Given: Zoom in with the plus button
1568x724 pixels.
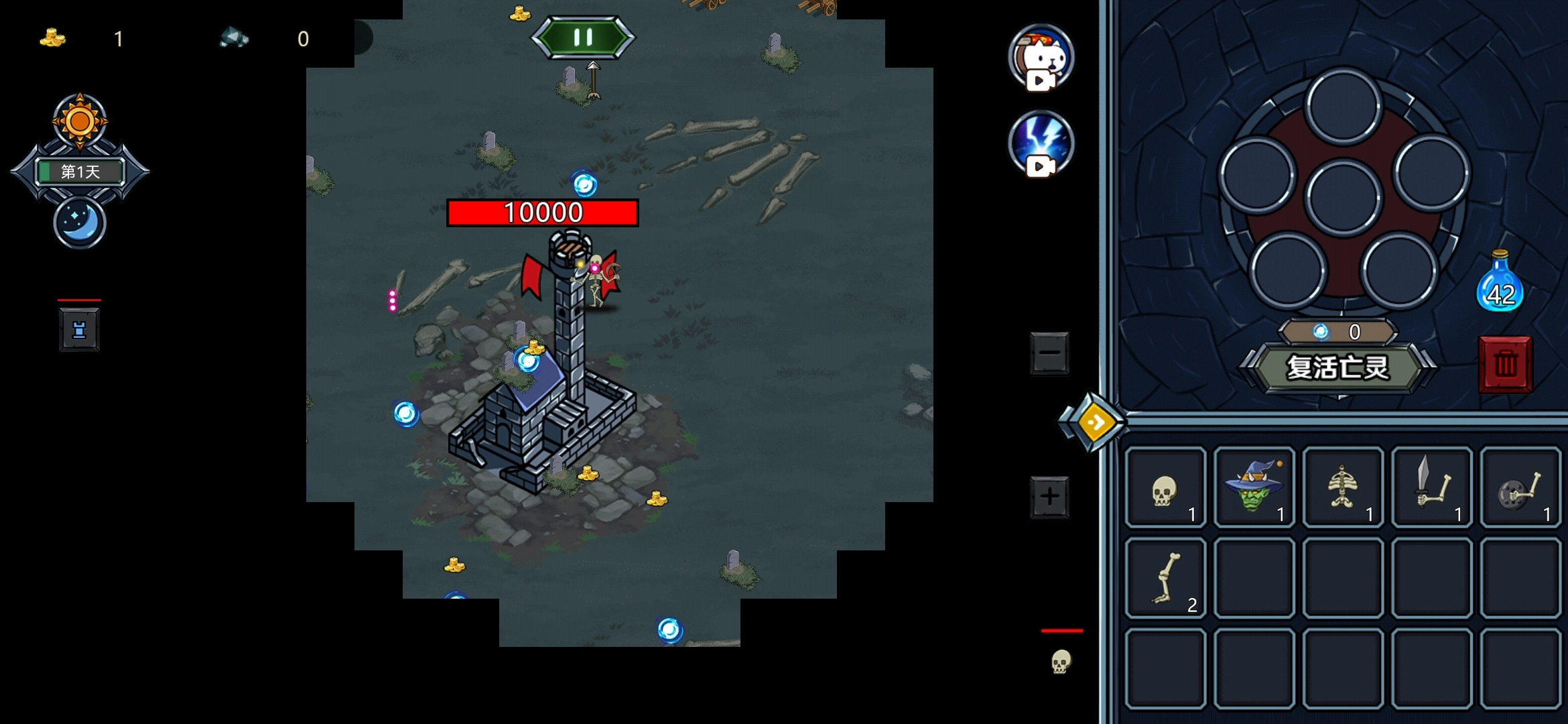Looking at the screenshot, I should pyautogui.click(x=1049, y=497).
